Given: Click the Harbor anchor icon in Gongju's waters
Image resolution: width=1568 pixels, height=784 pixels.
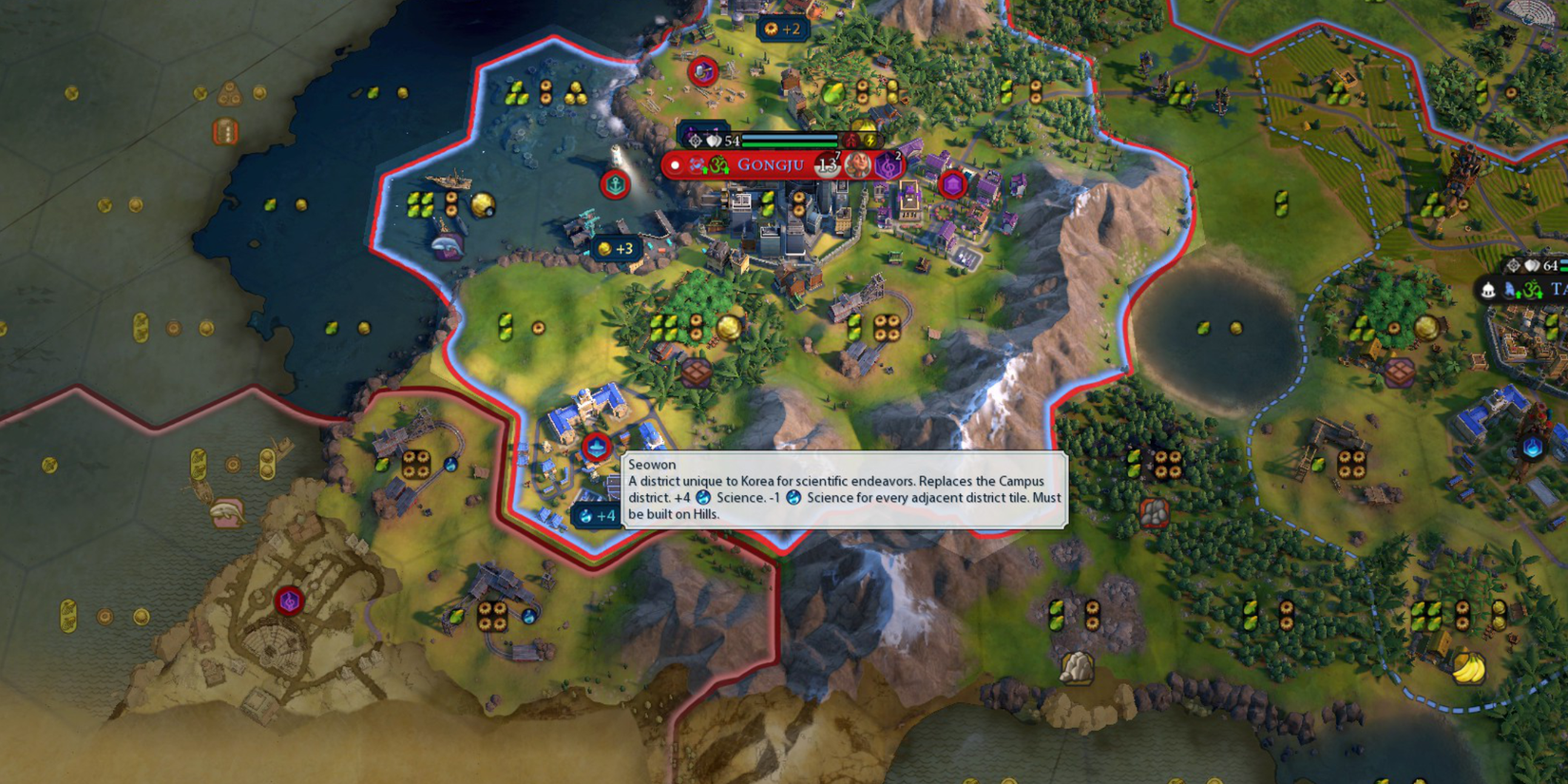Looking at the screenshot, I should 618,186.
